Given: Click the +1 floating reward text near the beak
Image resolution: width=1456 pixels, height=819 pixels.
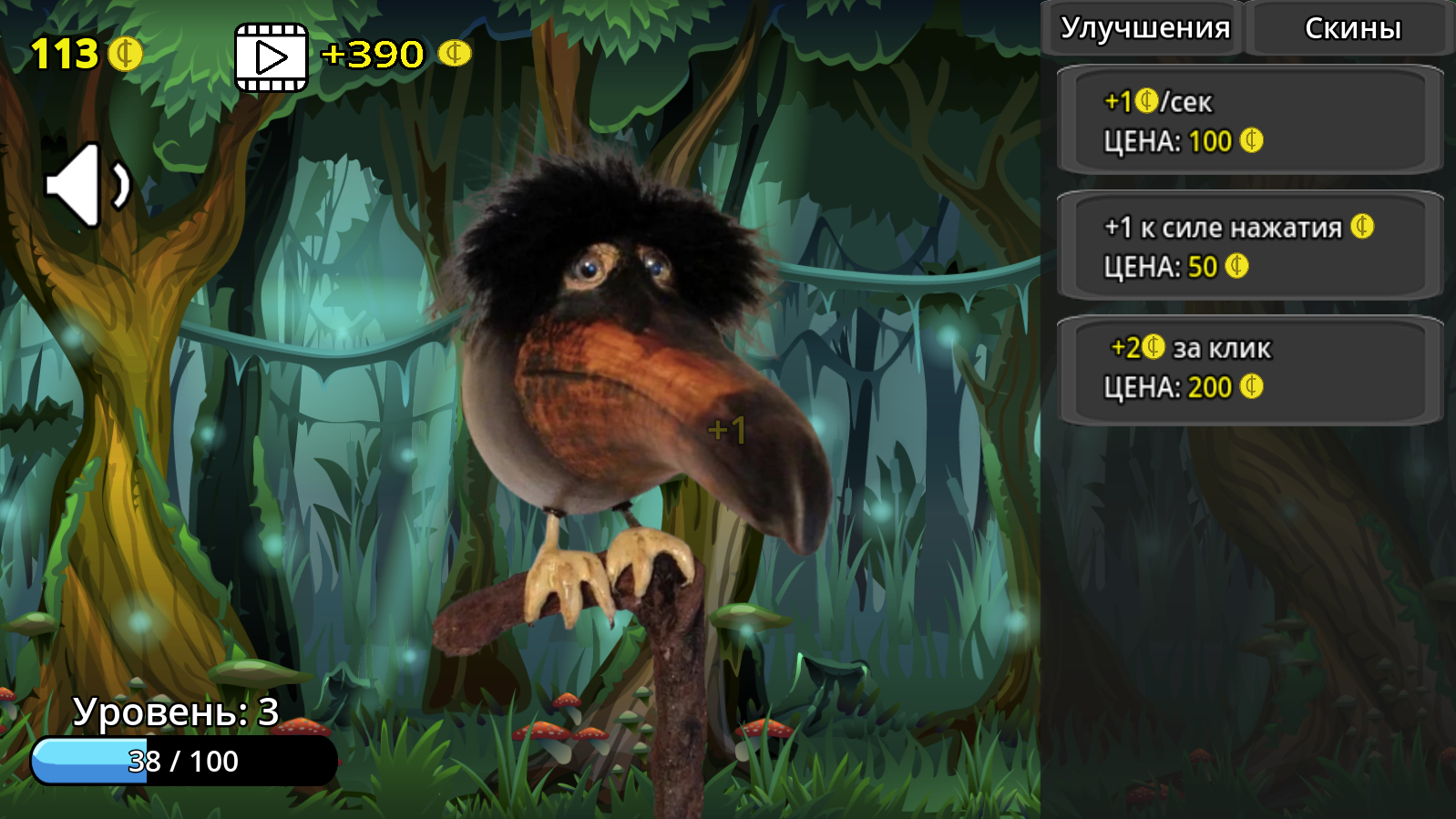Looking at the screenshot, I should click(726, 428).
